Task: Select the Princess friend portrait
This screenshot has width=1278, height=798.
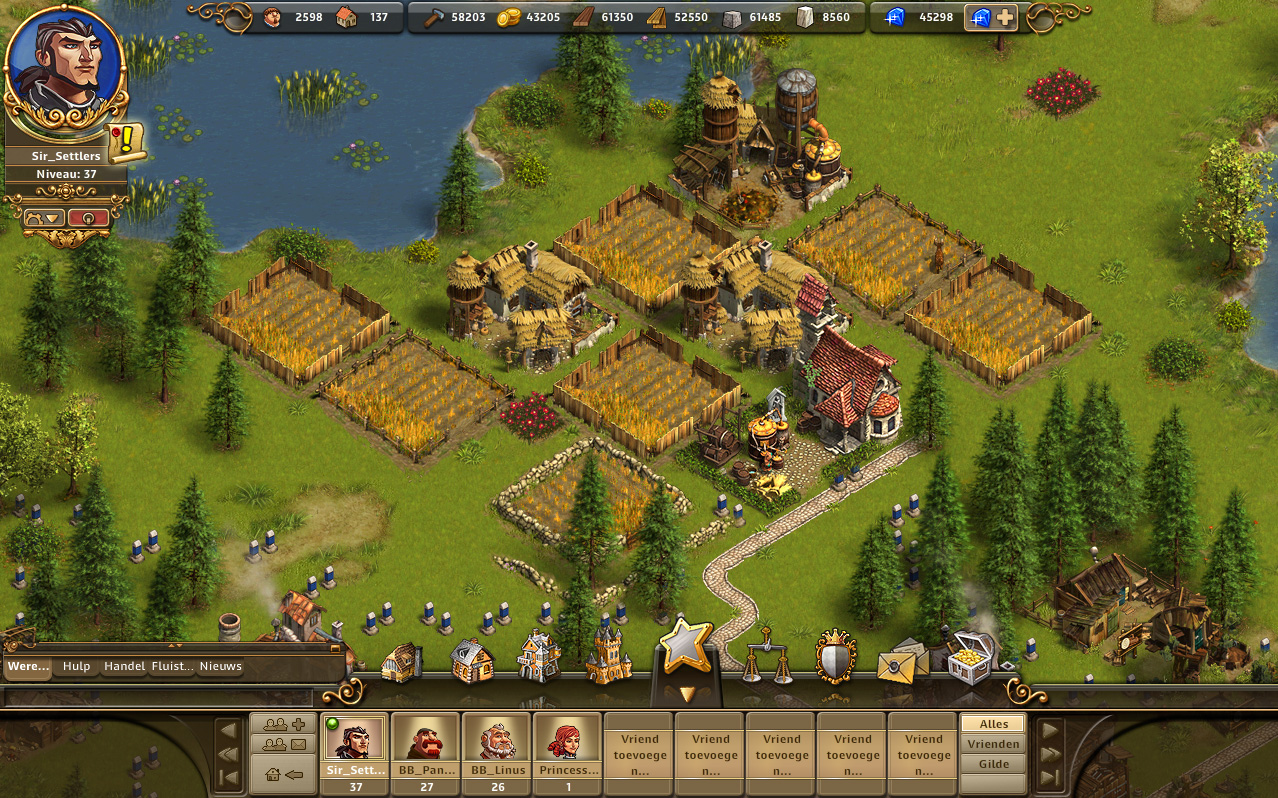Action: click(567, 746)
